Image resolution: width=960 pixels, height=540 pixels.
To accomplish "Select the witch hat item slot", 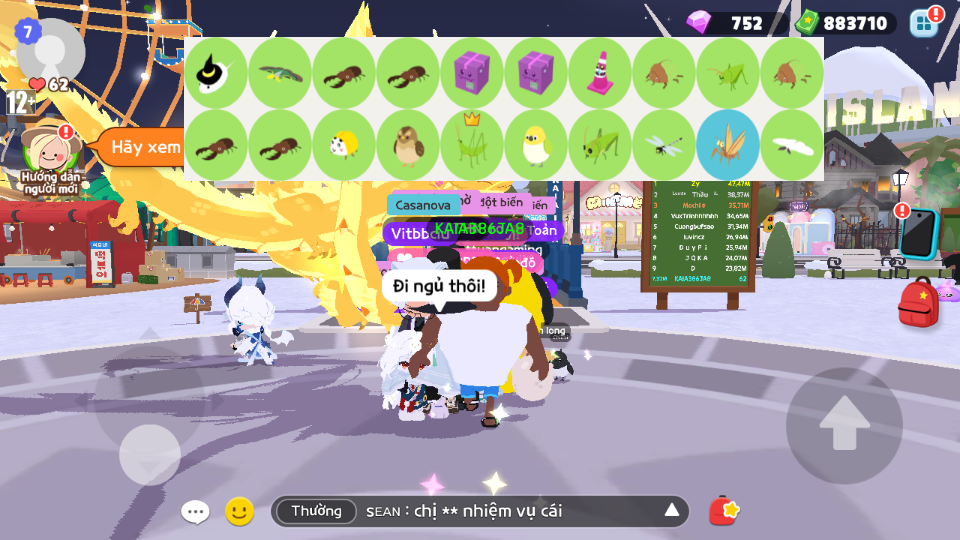I will (216, 73).
